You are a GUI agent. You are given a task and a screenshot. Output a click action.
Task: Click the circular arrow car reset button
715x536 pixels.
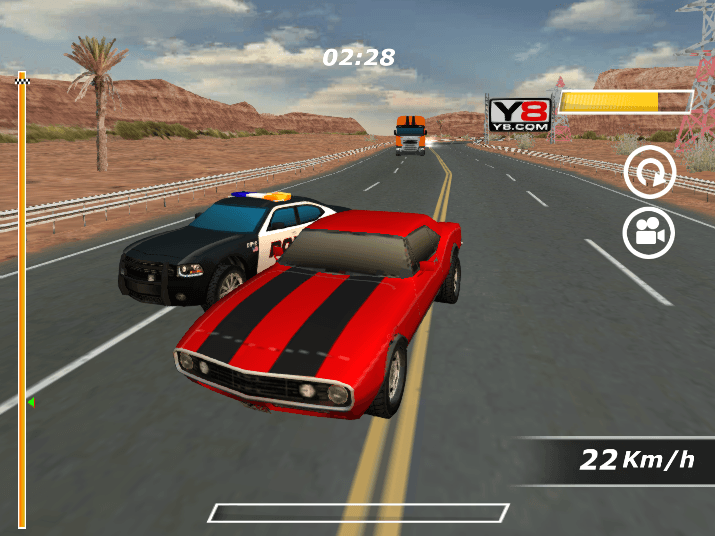pos(649,175)
